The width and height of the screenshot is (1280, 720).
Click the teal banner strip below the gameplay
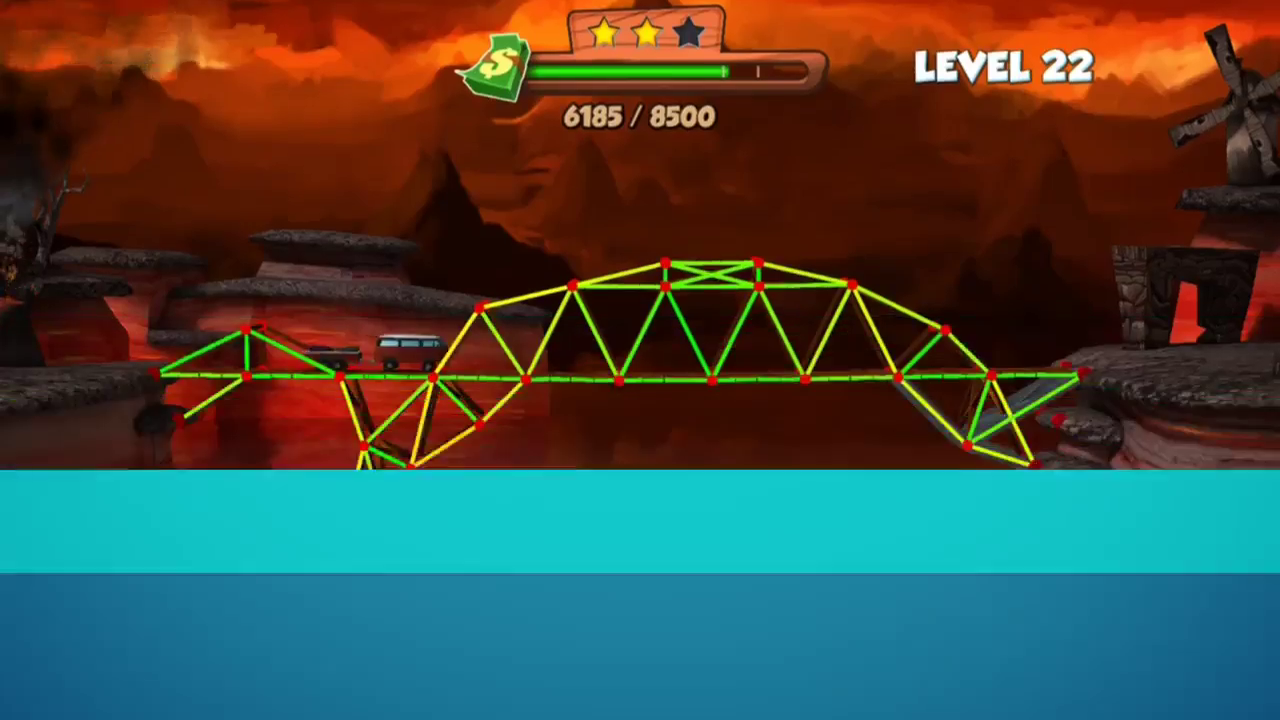tap(640, 520)
